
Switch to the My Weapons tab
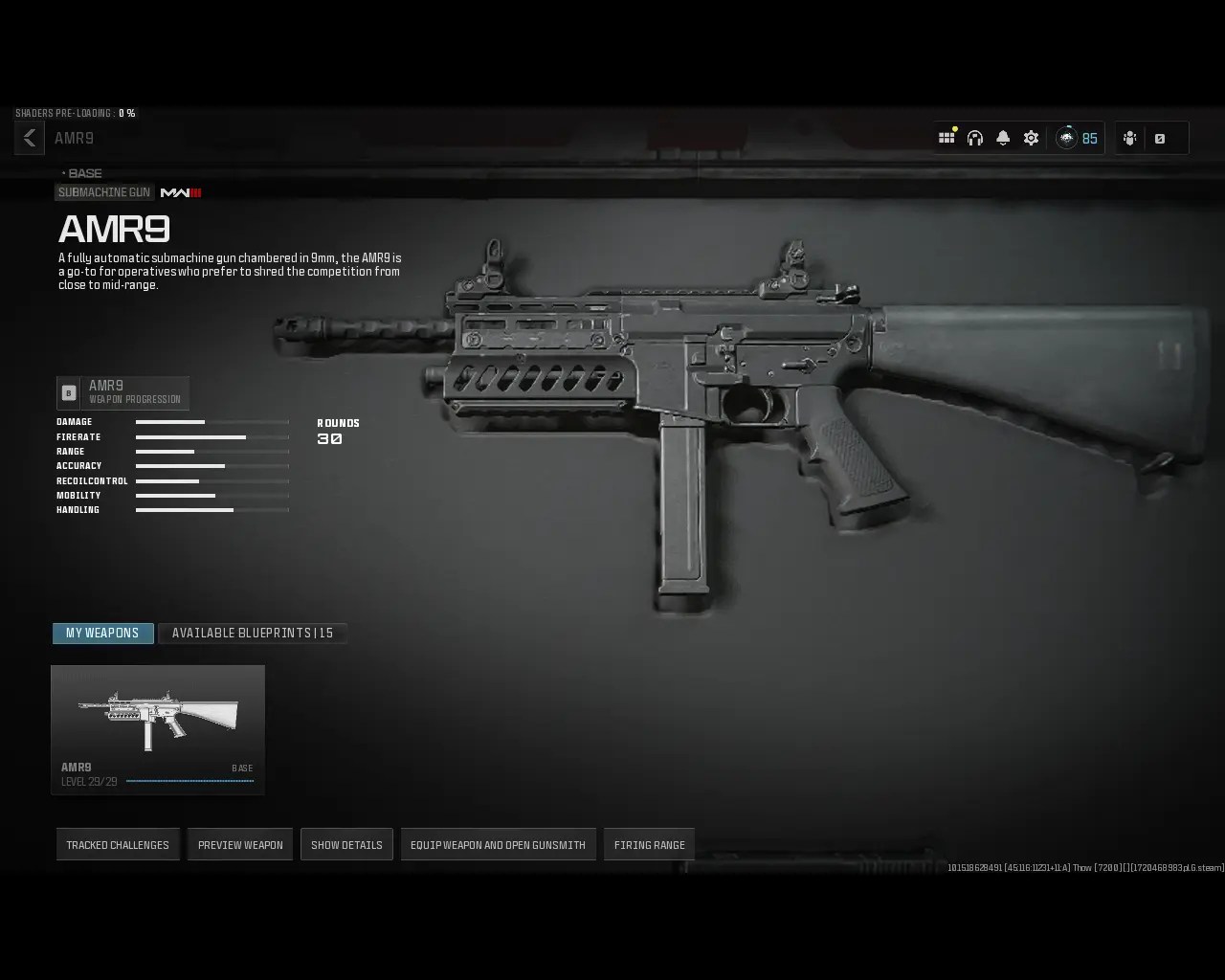[x=102, y=633]
